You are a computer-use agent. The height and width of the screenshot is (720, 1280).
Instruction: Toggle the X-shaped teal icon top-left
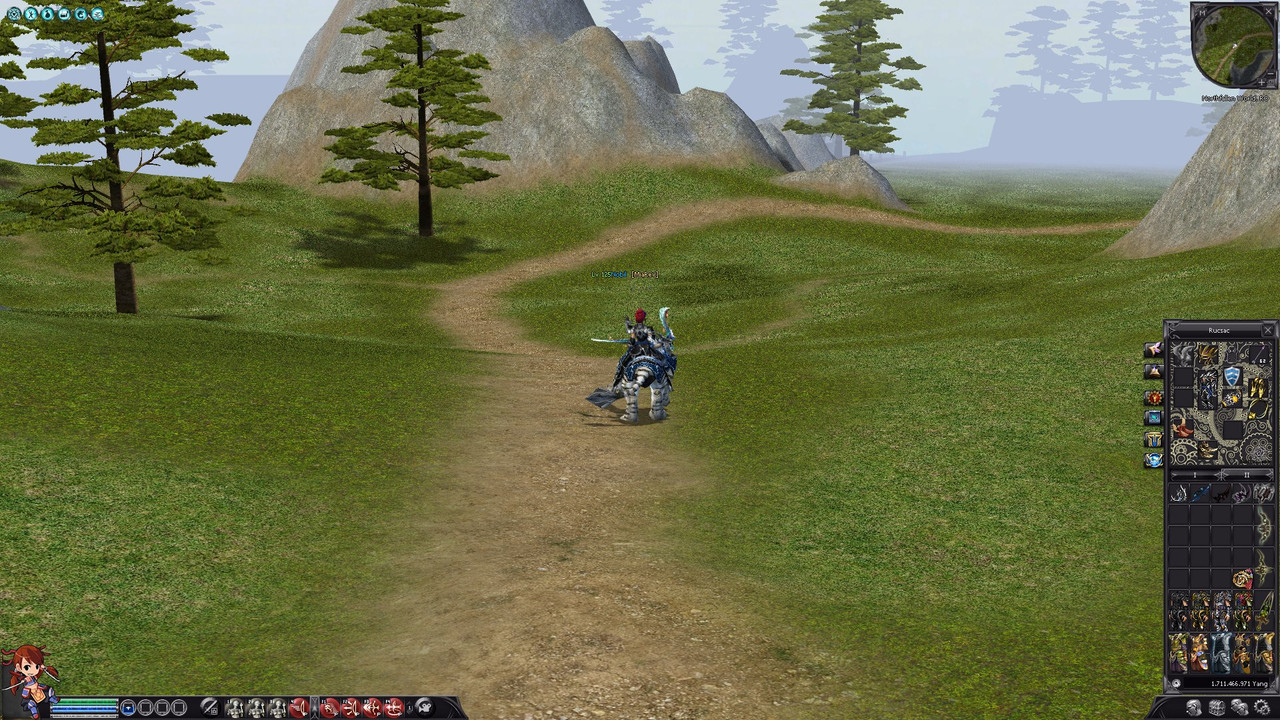(x=31, y=13)
